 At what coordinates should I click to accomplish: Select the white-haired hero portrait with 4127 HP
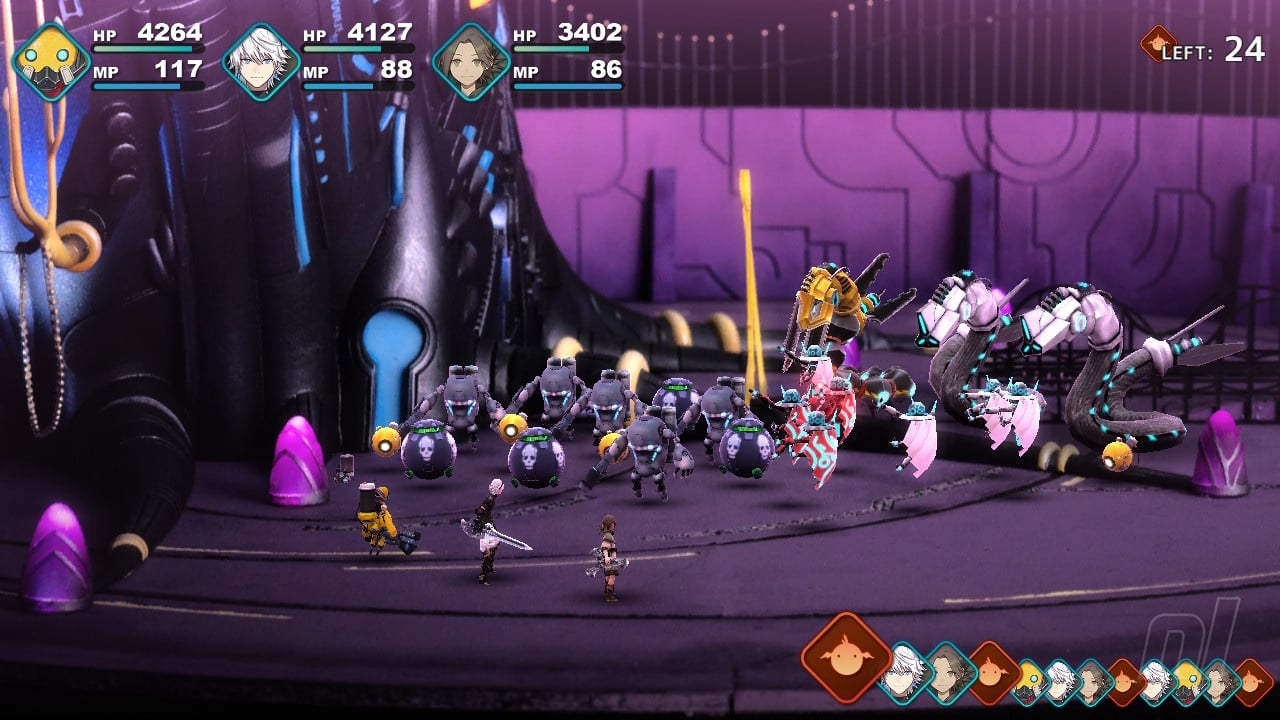click(261, 62)
